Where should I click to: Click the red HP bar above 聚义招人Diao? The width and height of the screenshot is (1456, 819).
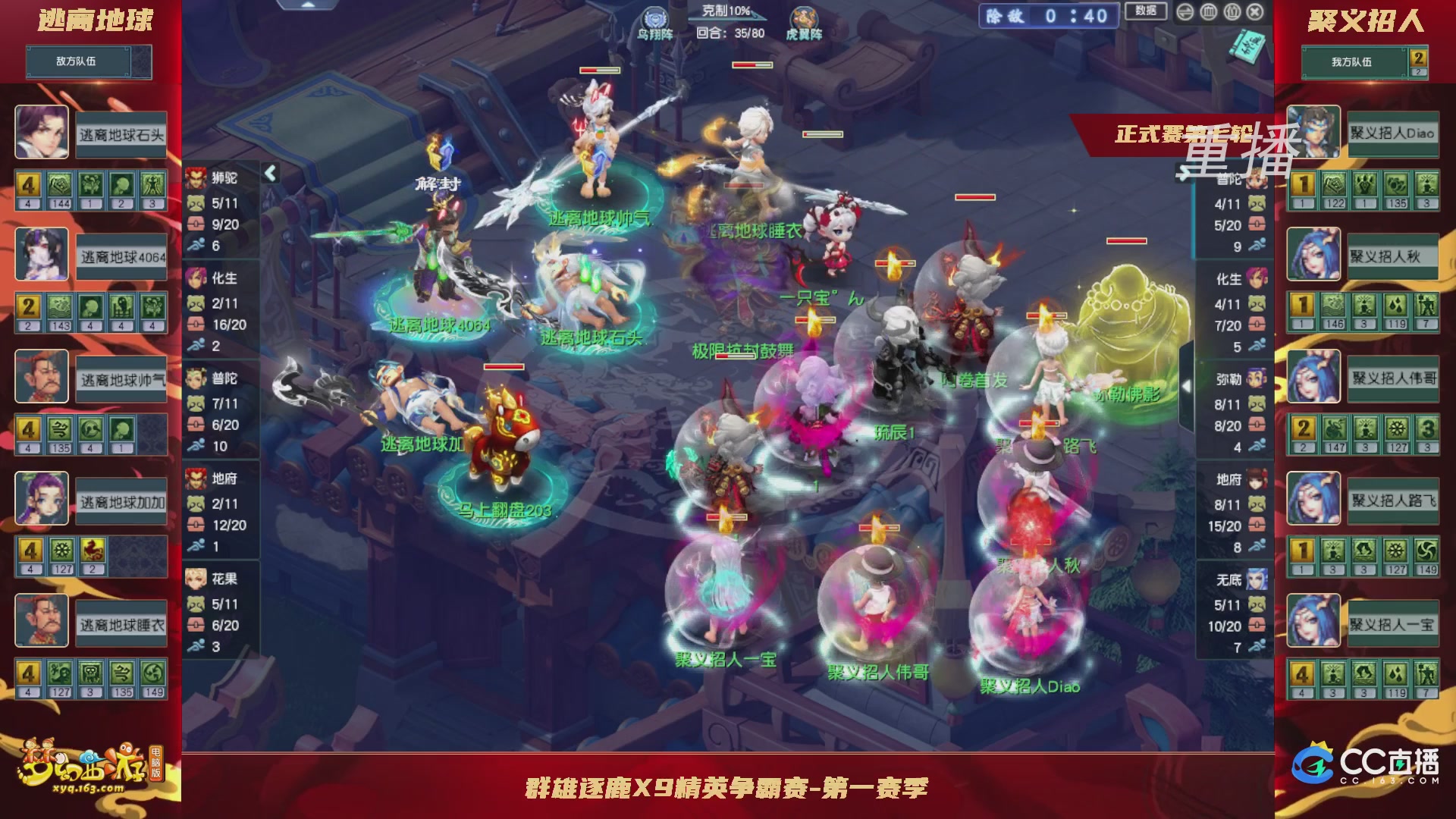pos(1031,541)
